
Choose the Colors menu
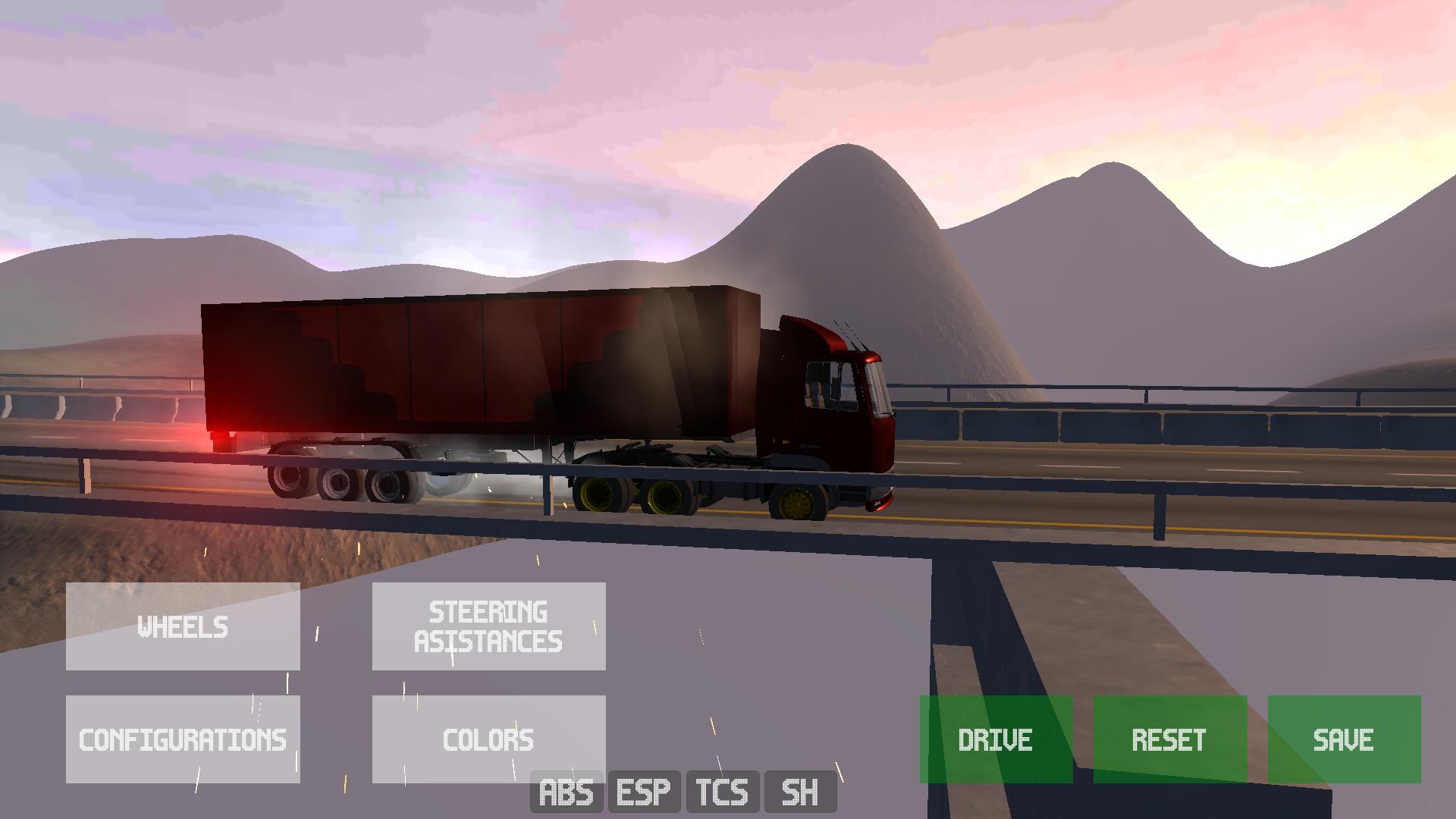(488, 739)
